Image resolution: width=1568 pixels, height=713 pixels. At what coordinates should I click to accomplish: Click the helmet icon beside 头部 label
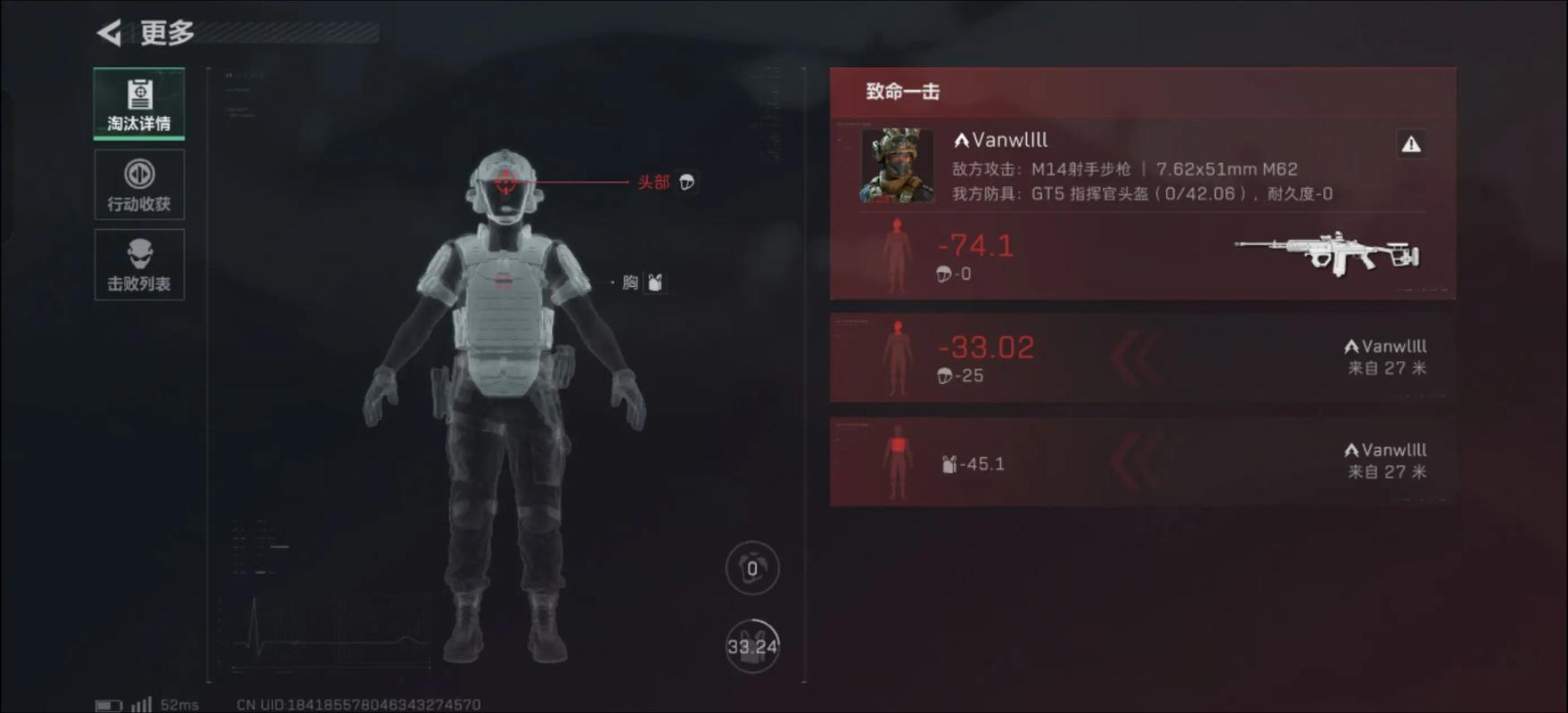(686, 181)
